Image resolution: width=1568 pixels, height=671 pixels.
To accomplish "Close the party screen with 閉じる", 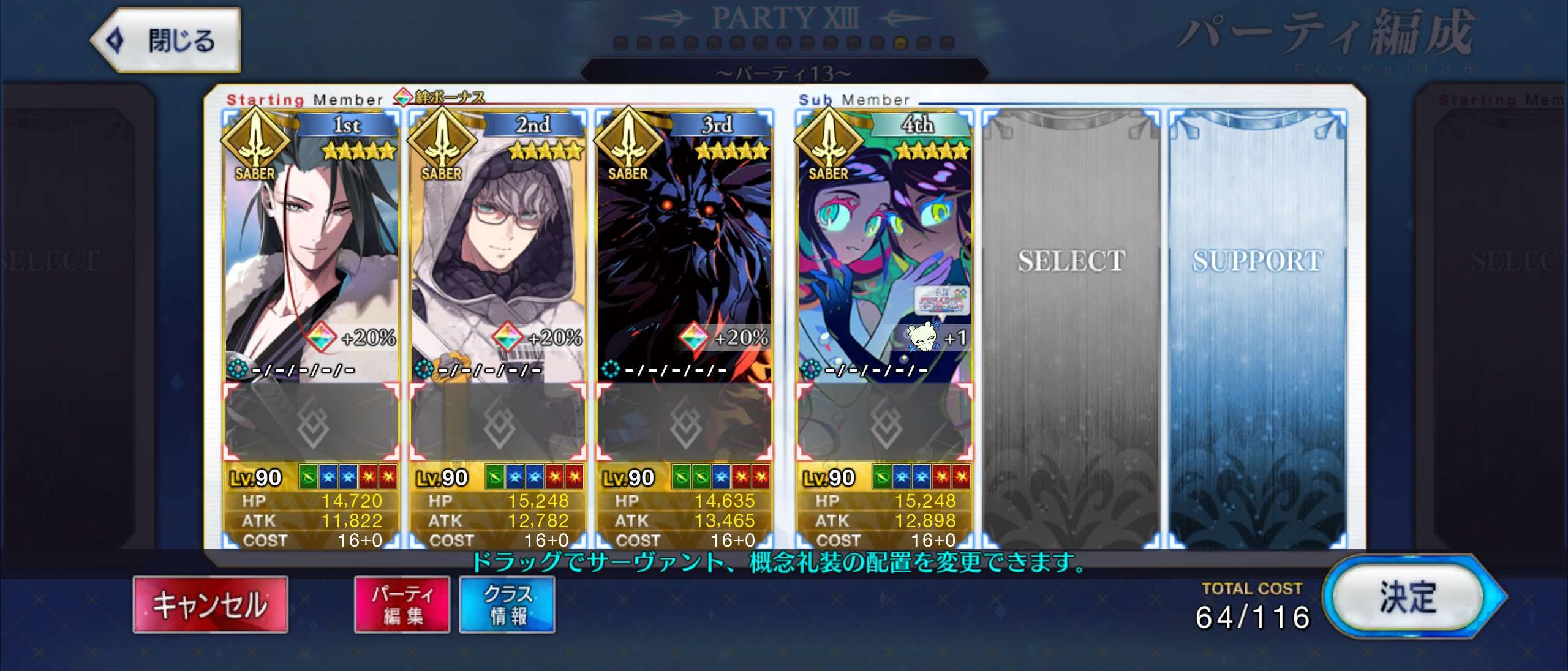I will (167, 40).
